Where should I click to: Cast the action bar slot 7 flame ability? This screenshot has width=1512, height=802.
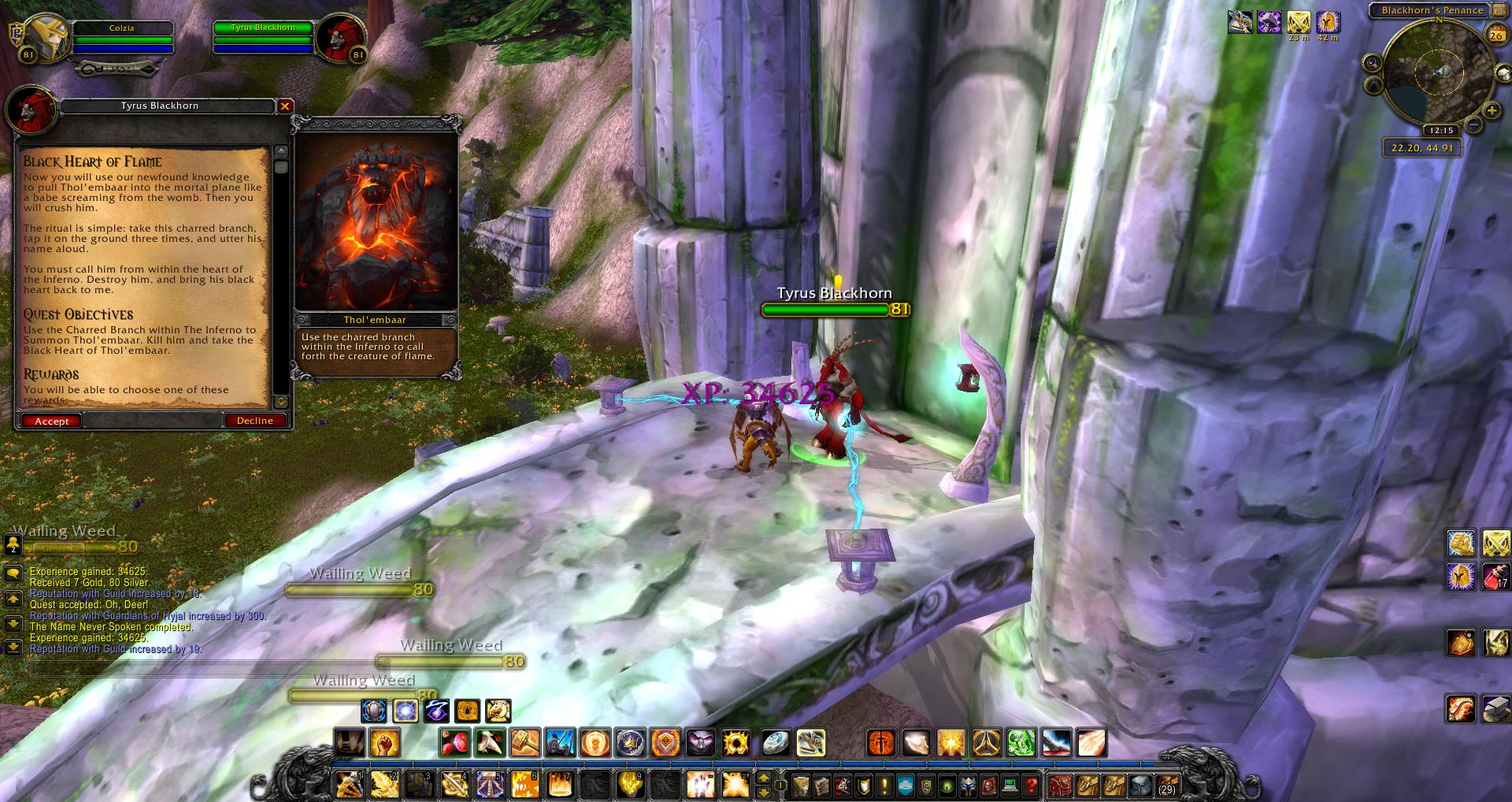click(x=558, y=785)
